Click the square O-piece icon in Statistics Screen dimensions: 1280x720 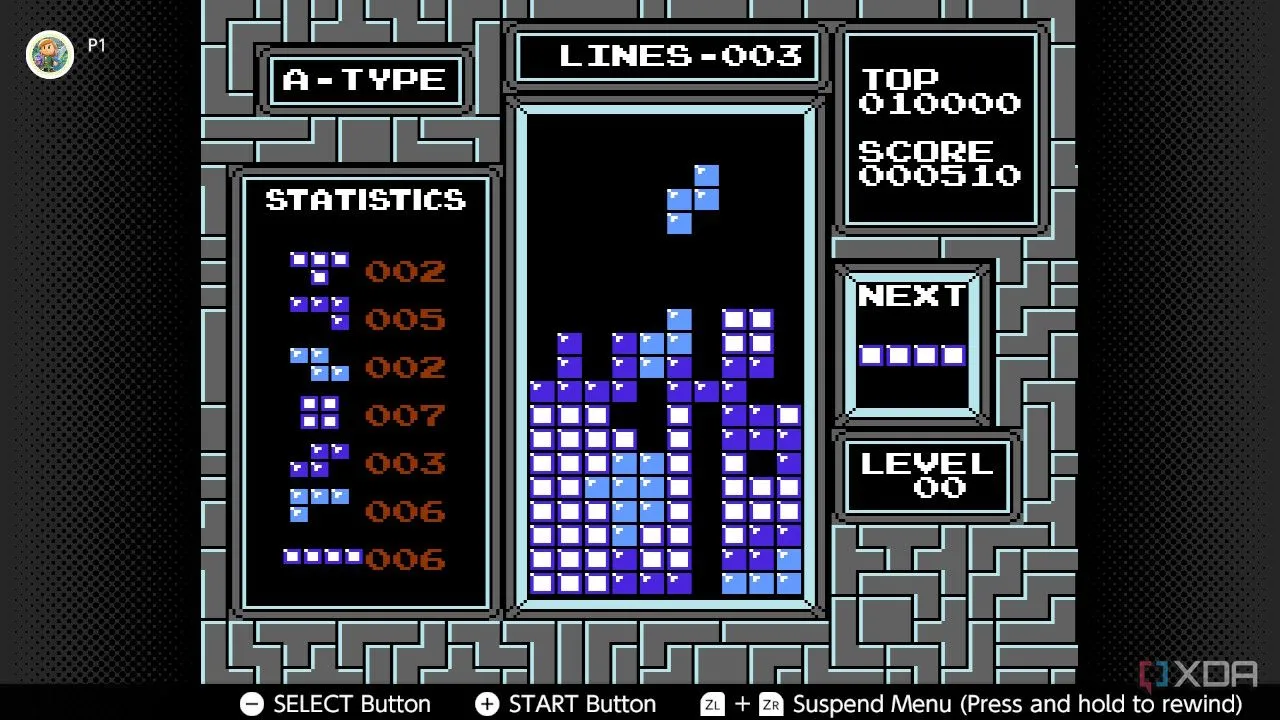318,415
